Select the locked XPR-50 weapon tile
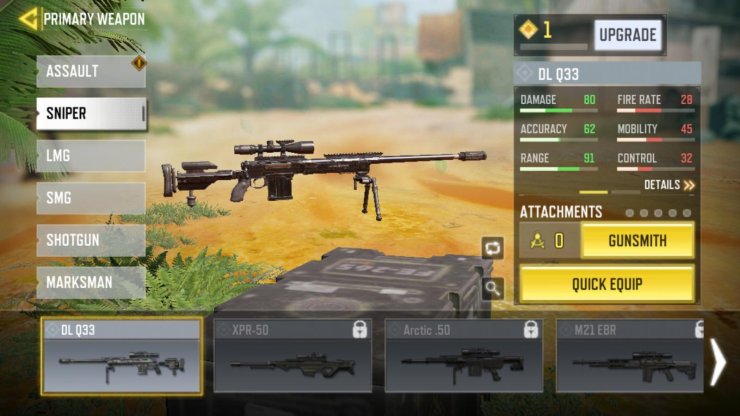The height and width of the screenshot is (416, 740). click(292, 356)
